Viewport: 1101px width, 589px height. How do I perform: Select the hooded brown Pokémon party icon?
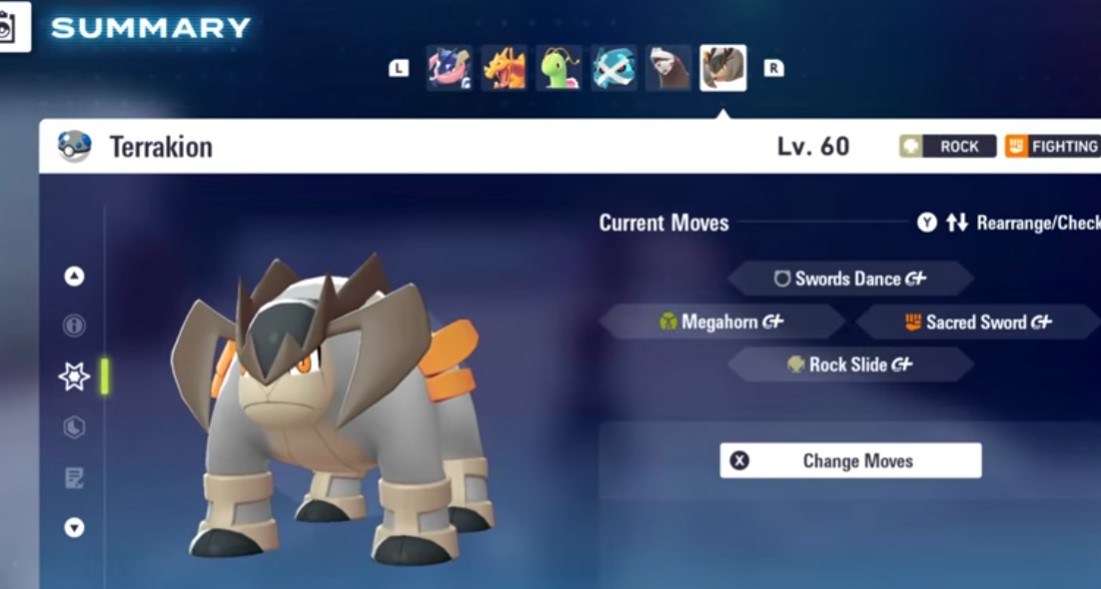point(668,68)
